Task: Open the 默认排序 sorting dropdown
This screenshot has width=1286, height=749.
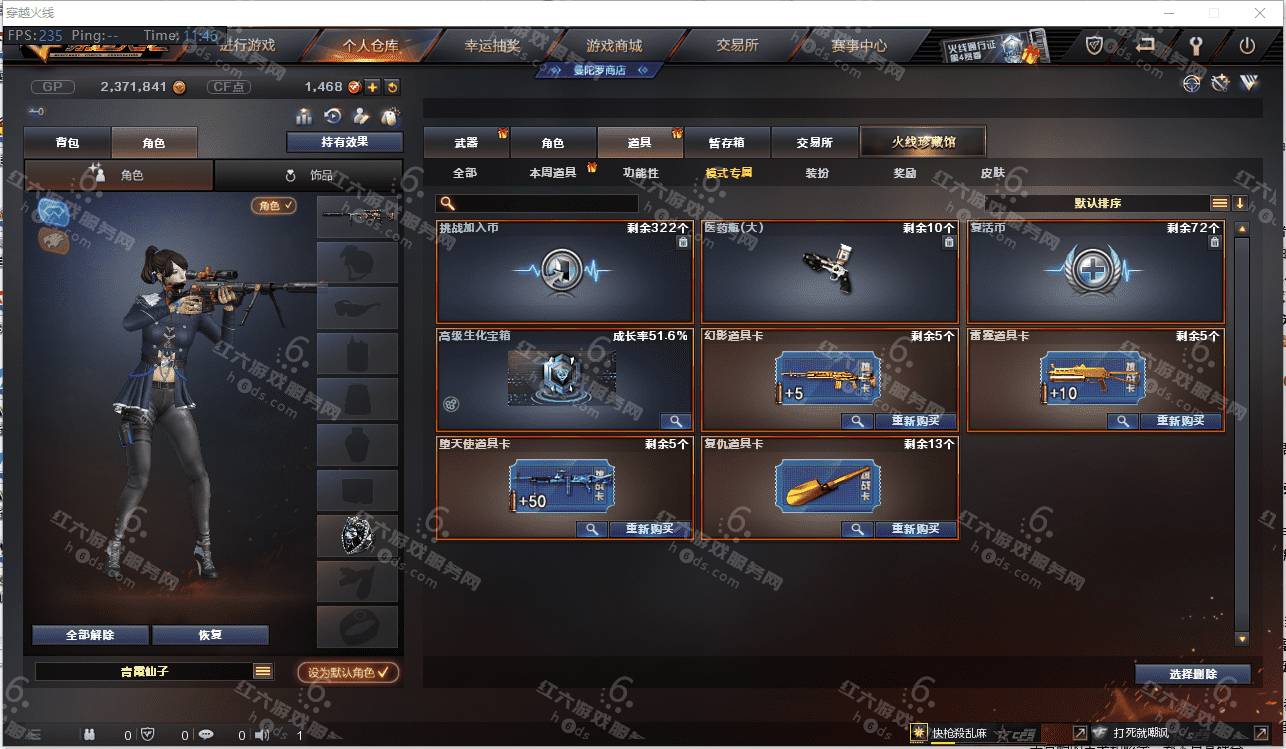Action: [x=1097, y=203]
